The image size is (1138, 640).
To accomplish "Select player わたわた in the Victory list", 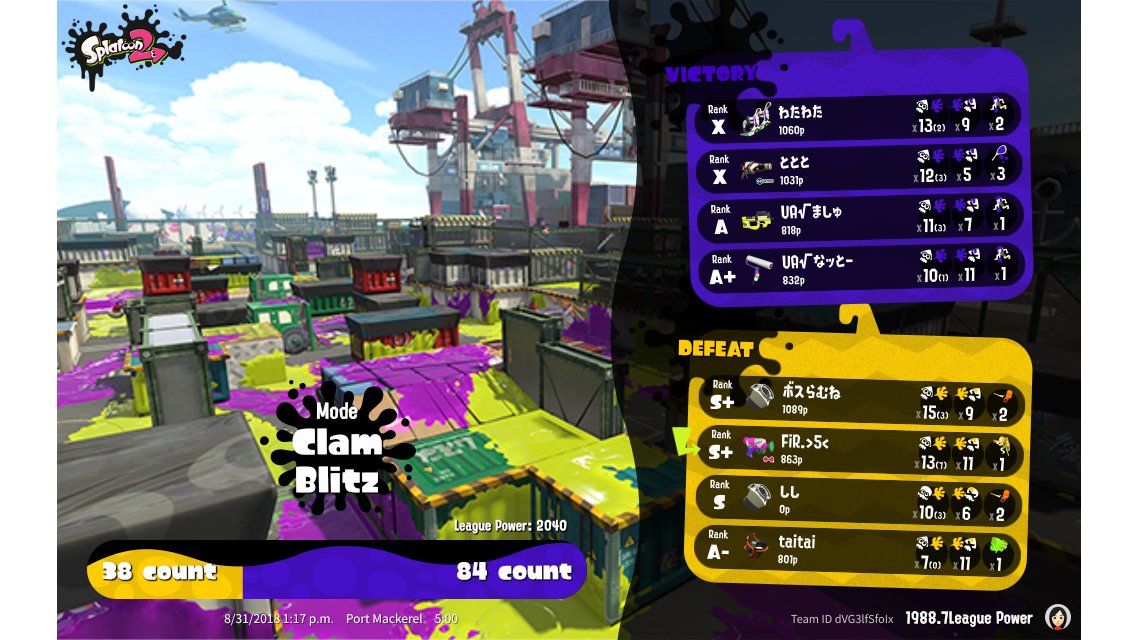I will pyautogui.click(x=858, y=117).
